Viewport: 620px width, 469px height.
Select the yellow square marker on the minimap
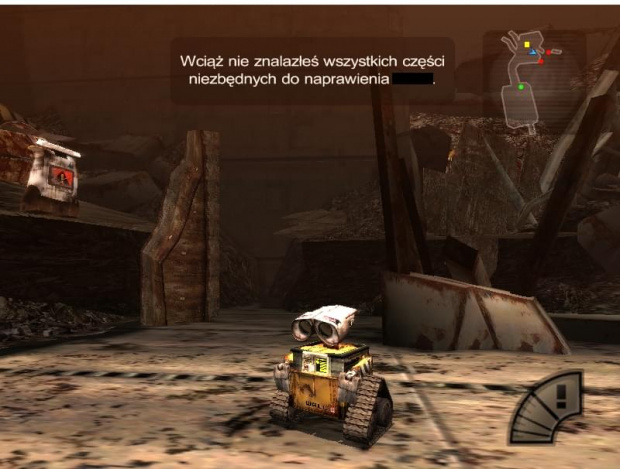click(x=526, y=45)
